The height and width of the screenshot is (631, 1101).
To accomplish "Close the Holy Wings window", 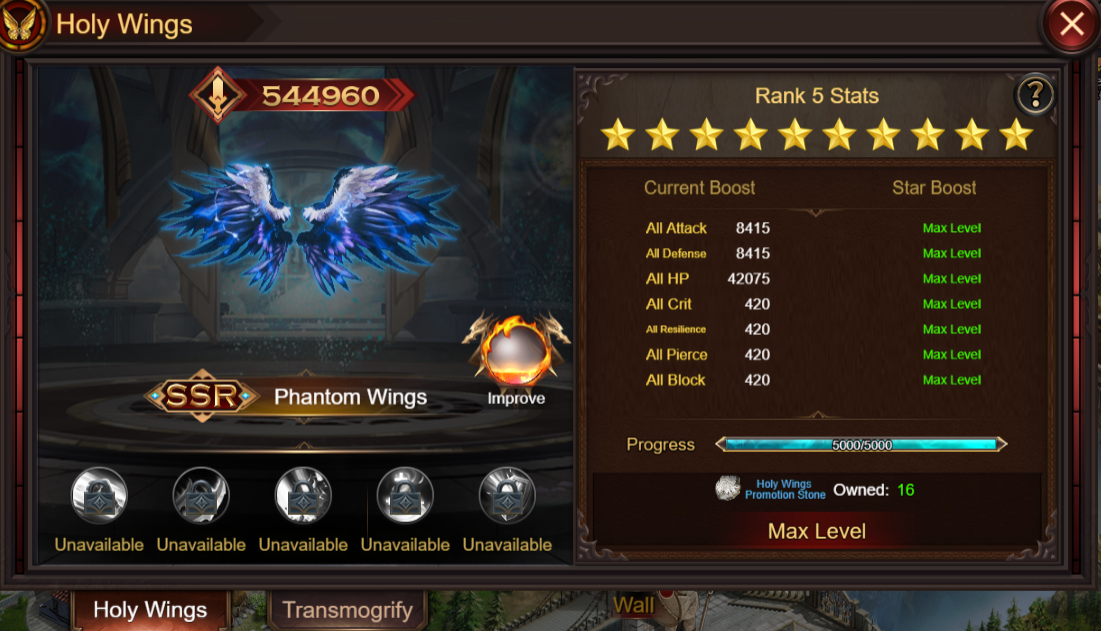I will point(1071,24).
